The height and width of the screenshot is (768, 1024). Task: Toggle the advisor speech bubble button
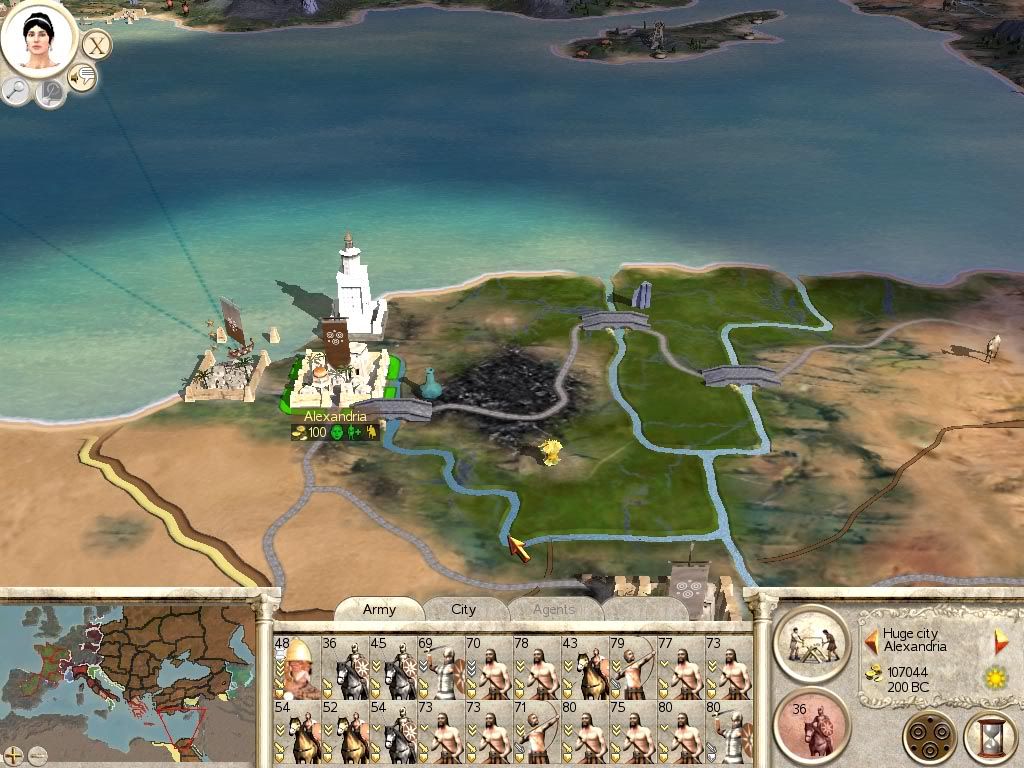tap(82, 76)
